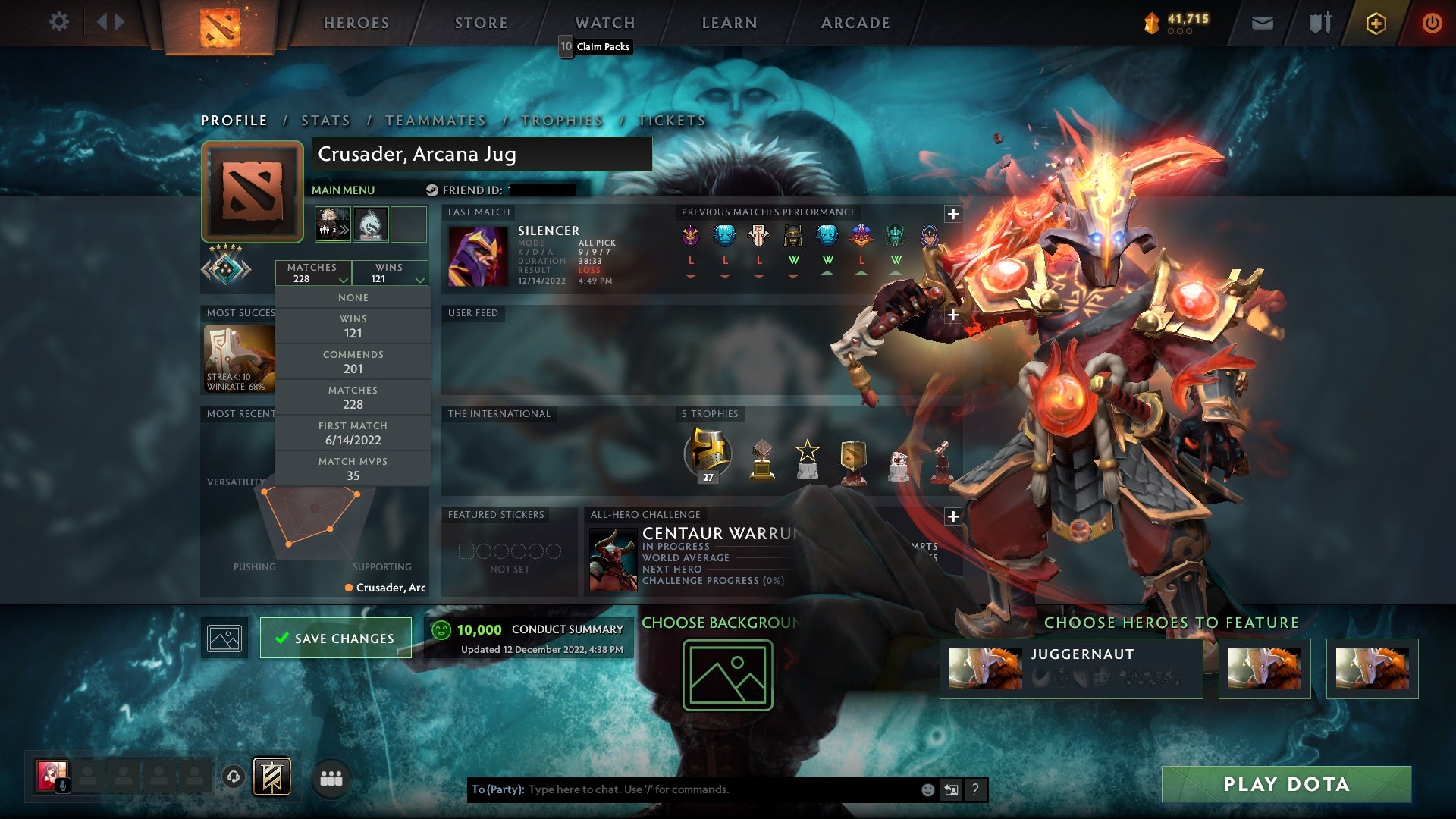Screen dimensions: 1456x819
Task: Select MATCH MVPS as displayed stat
Action: coord(353,468)
